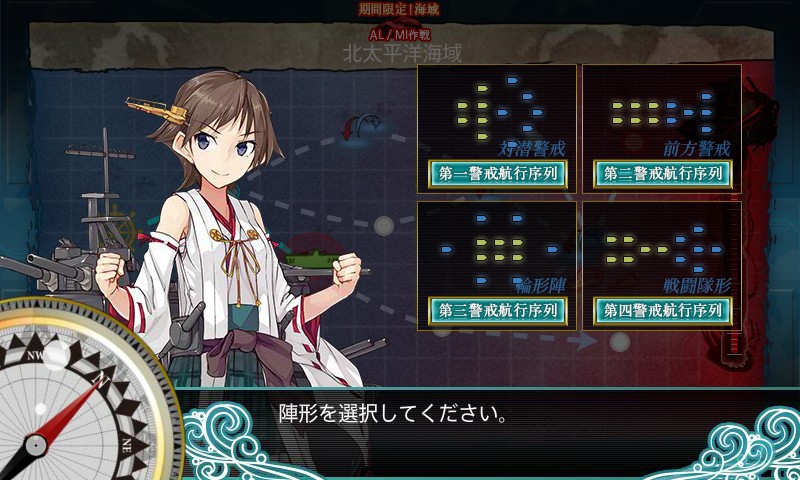This screenshot has width=800, height=480.
Task: Select the 第一警戒航行序列 formation button
Action: [x=497, y=174]
